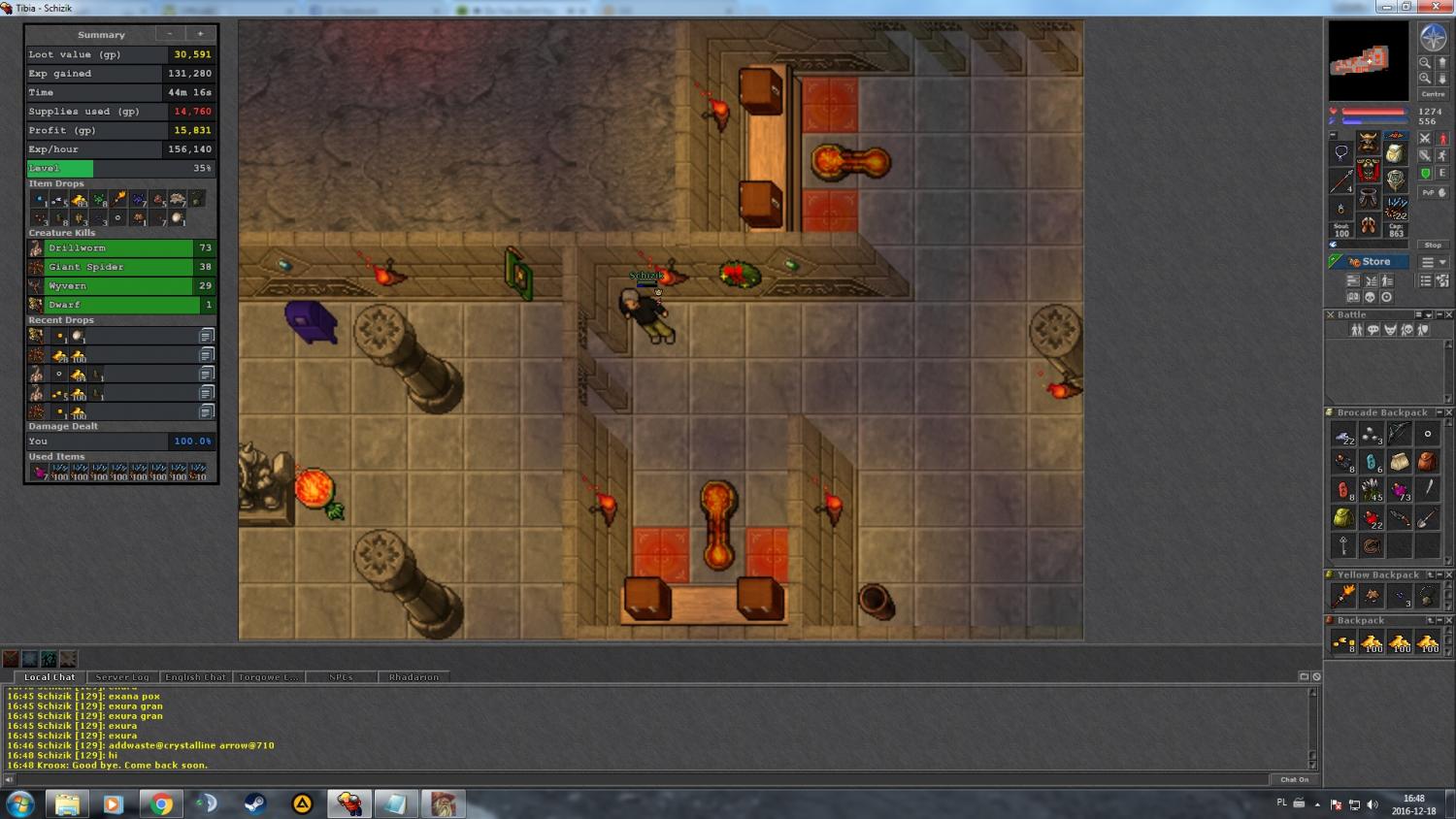Click the rope item slot
Image resolution: width=1456 pixels, height=819 pixels.
click(x=1372, y=546)
